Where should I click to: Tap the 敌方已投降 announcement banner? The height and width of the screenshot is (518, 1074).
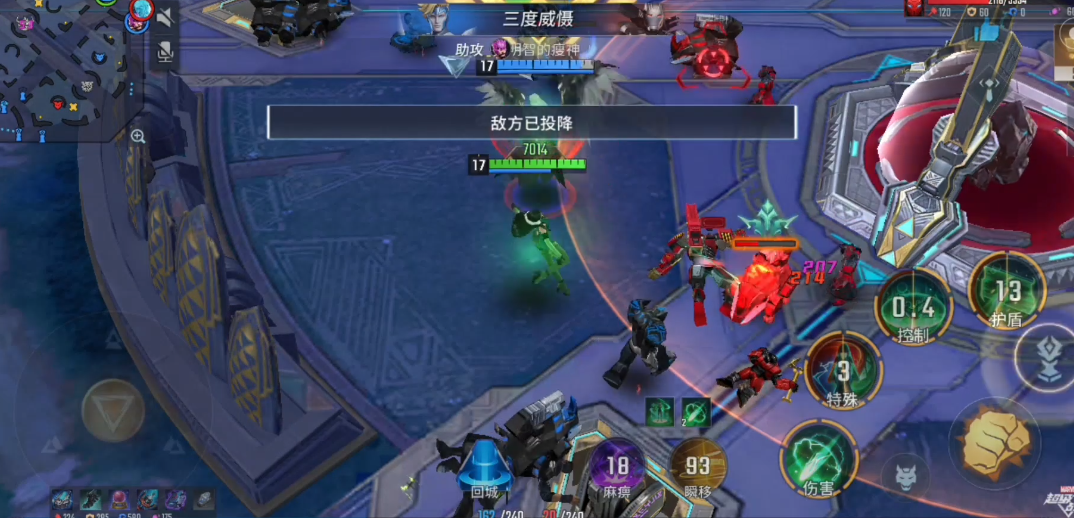click(531, 122)
